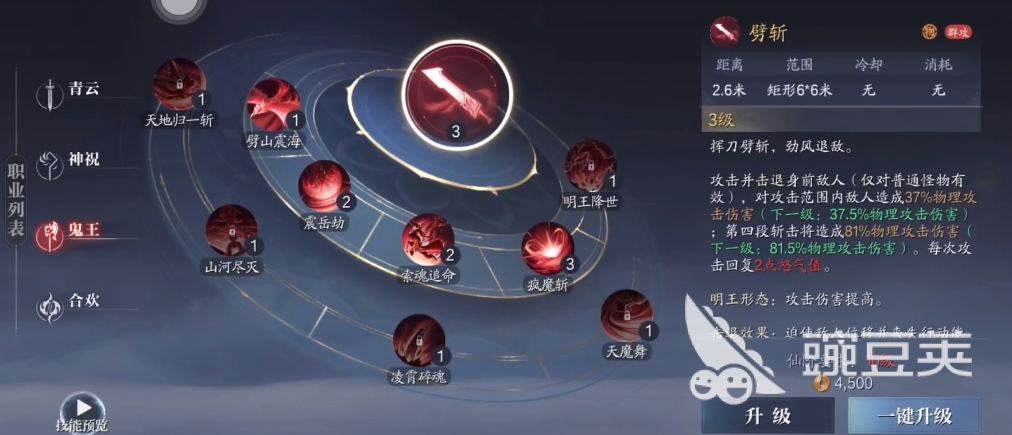Upgrade the skill with 升级 button
Screen dimensions: 1012x435
click(767, 415)
